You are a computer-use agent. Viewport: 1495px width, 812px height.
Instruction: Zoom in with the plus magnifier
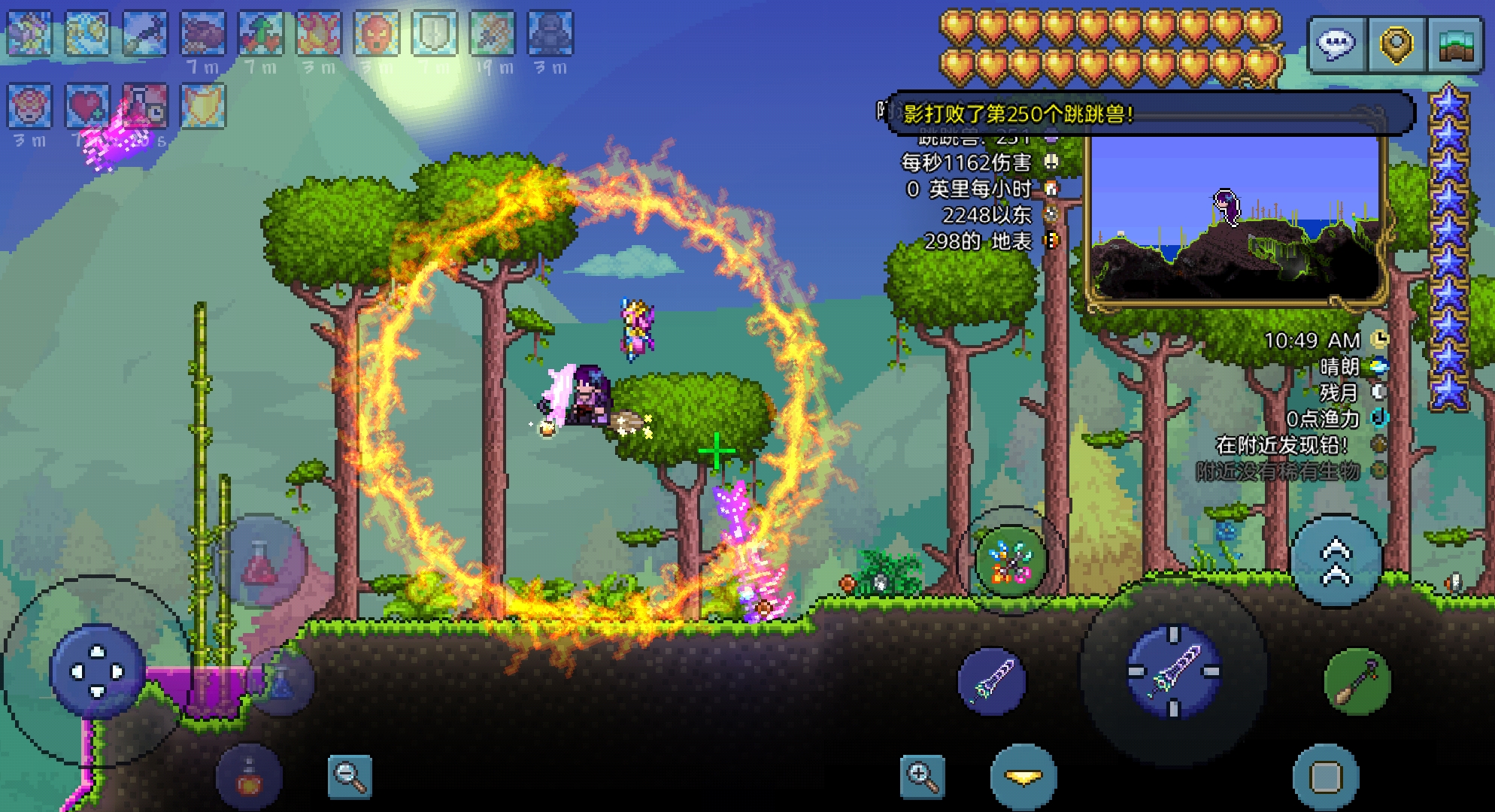[923, 776]
